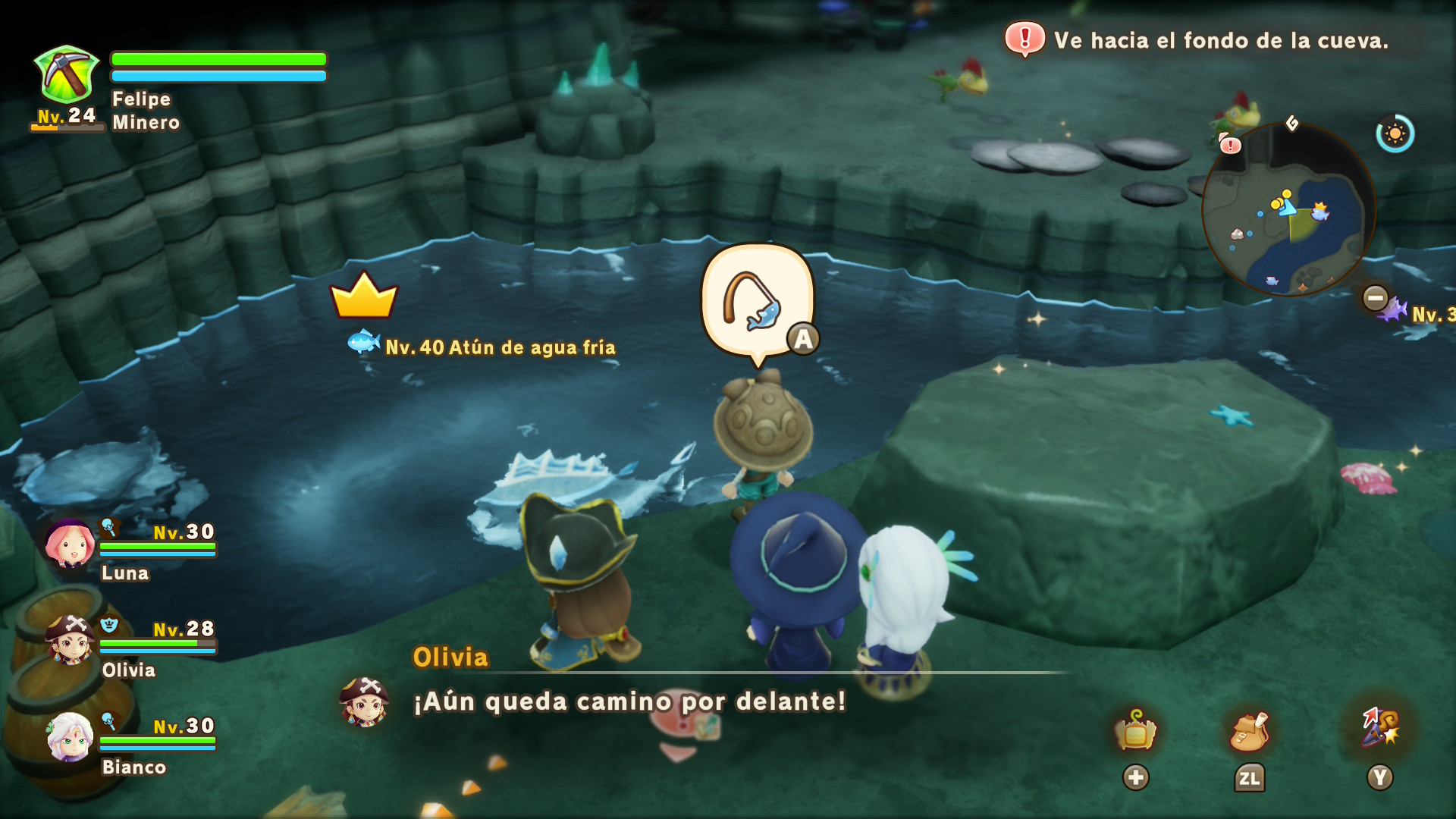This screenshot has width=1456, height=819.
Task: Choose Bianco's party portrait
Action: [70, 736]
